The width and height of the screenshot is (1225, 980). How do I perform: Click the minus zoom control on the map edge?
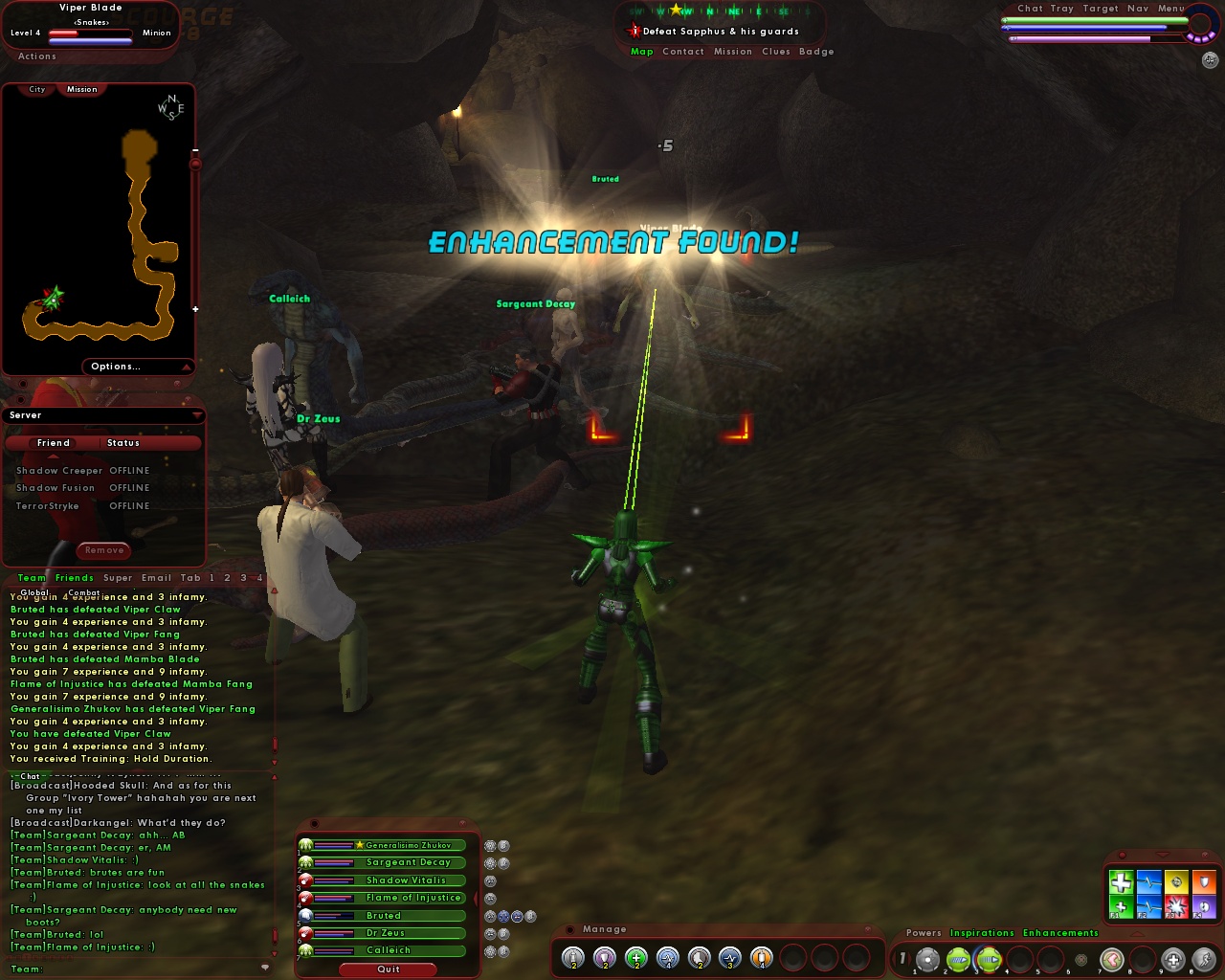196,150
